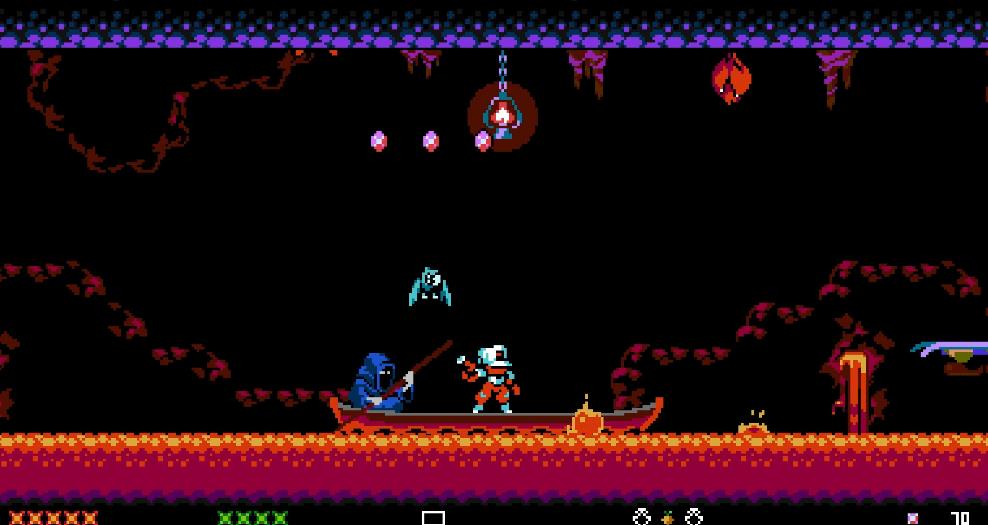Click the orange item icon between the rings
The height and width of the screenshot is (525, 988).
(x=667, y=518)
